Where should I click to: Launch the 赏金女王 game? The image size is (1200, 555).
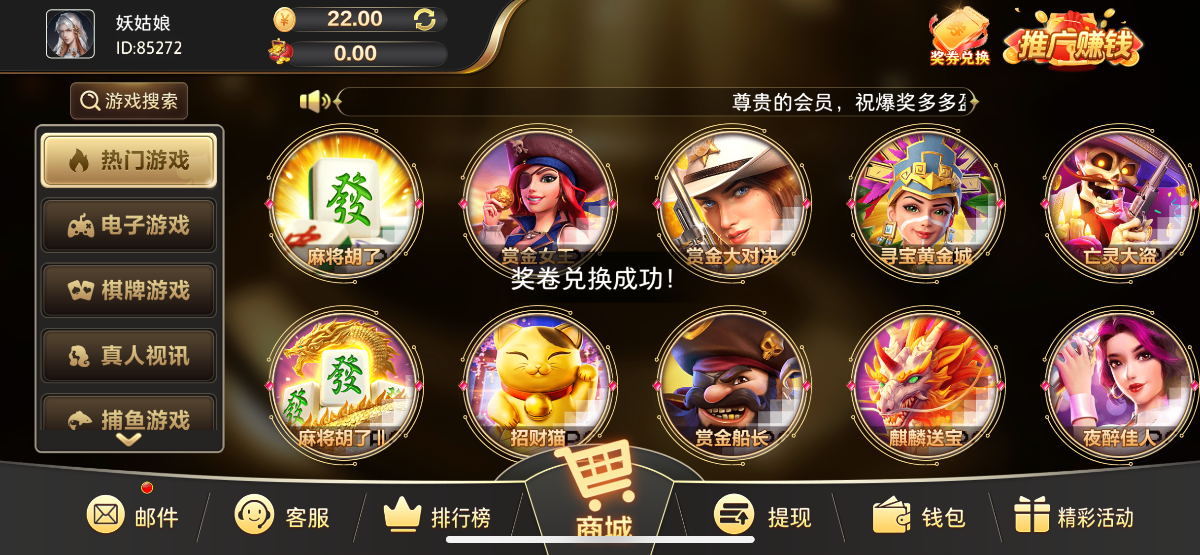(540, 203)
